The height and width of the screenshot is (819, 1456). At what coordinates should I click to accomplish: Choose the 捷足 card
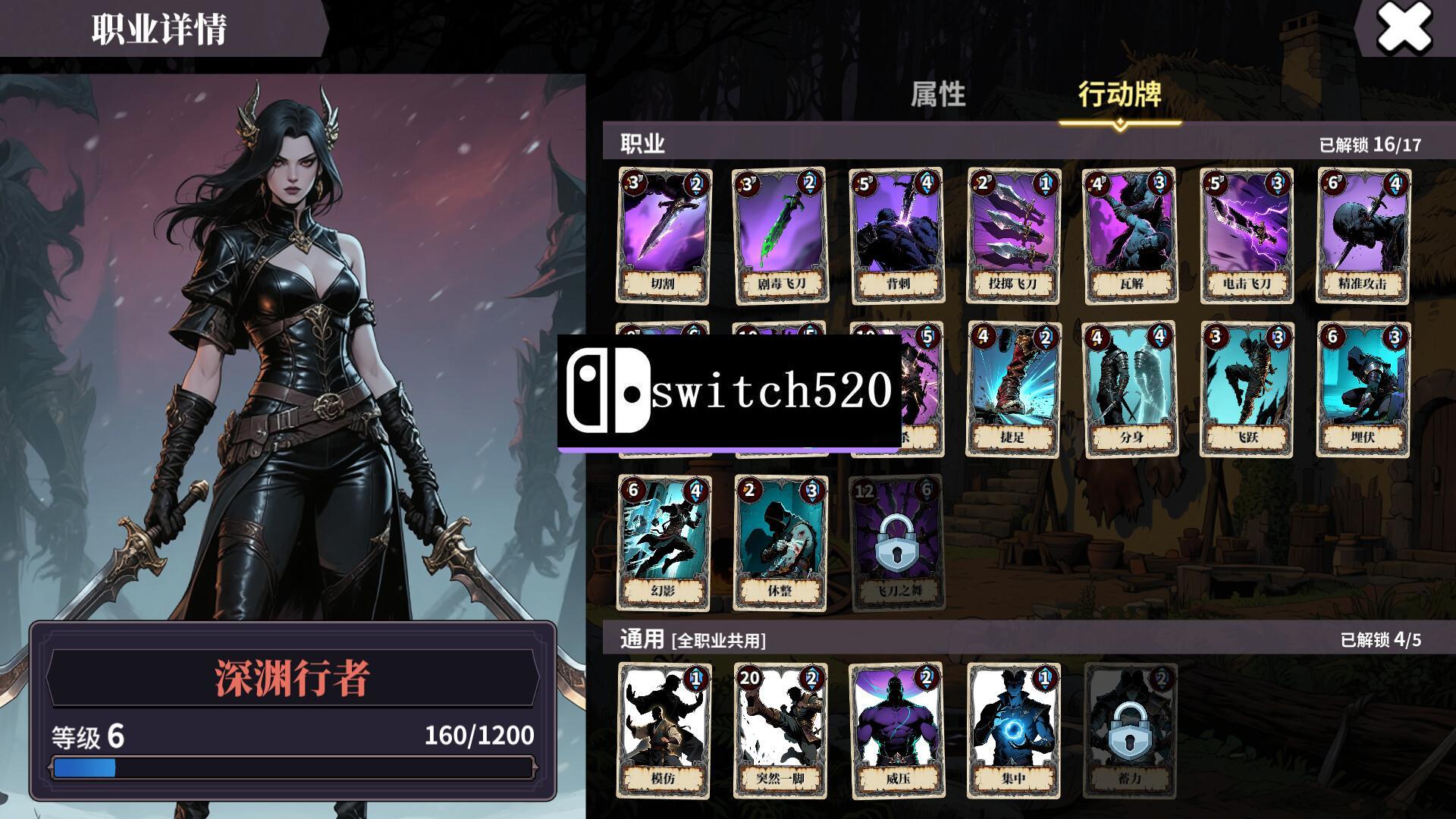(x=1013, y=389)
